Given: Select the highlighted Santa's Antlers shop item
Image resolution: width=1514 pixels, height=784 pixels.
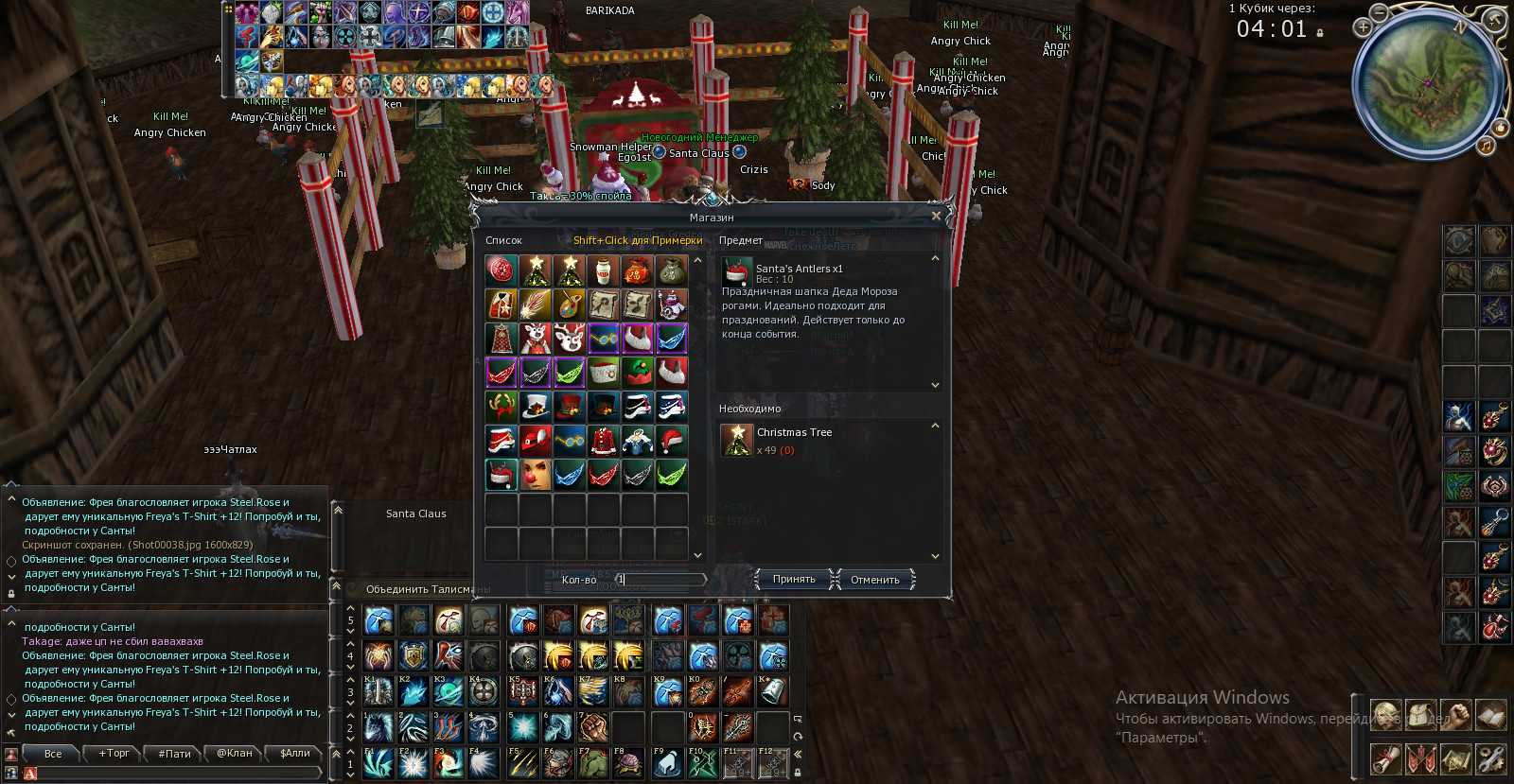Looking at the screenshot, I should 501,474.
